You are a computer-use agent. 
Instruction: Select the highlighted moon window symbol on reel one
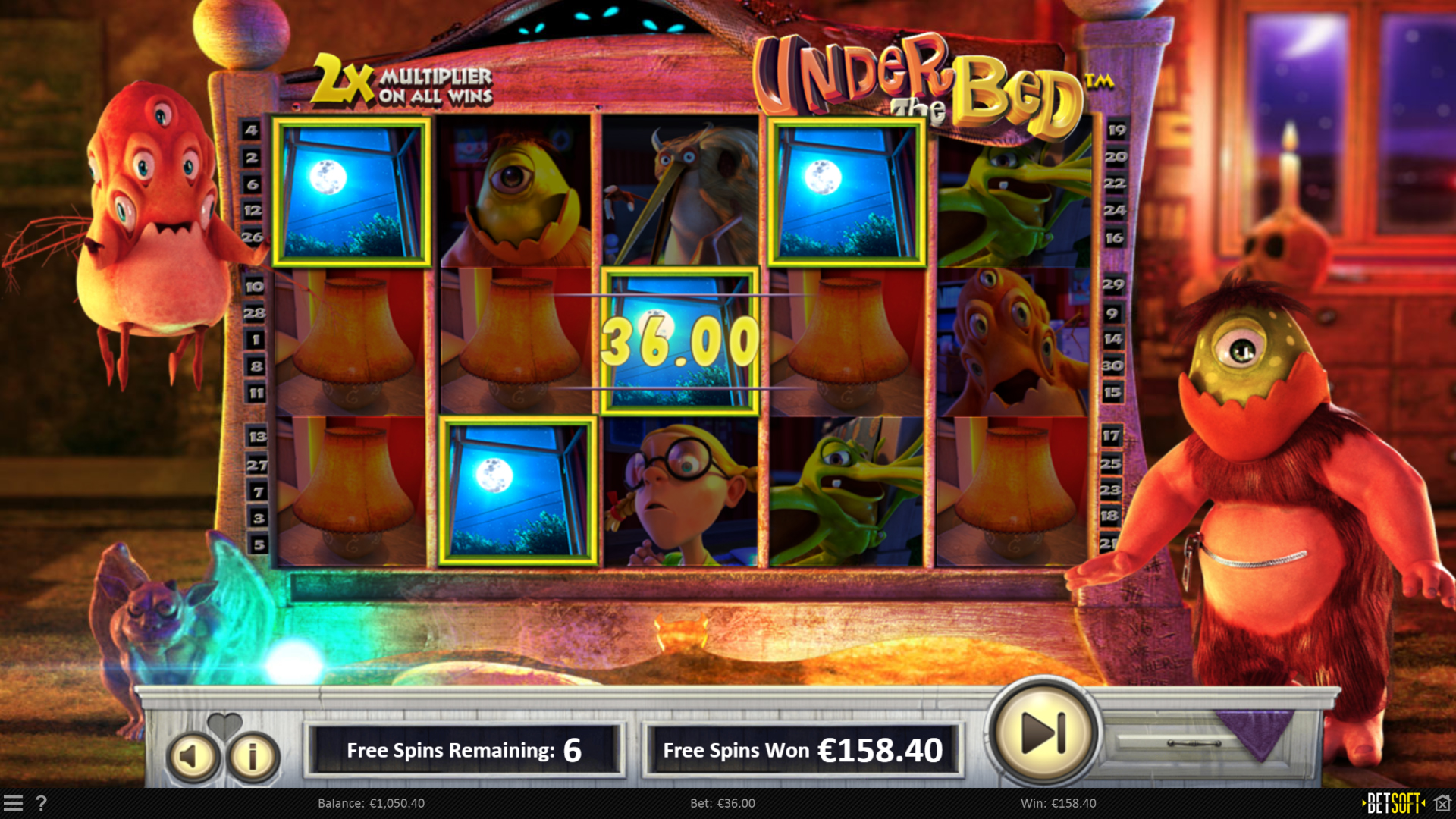pos(351,191)
